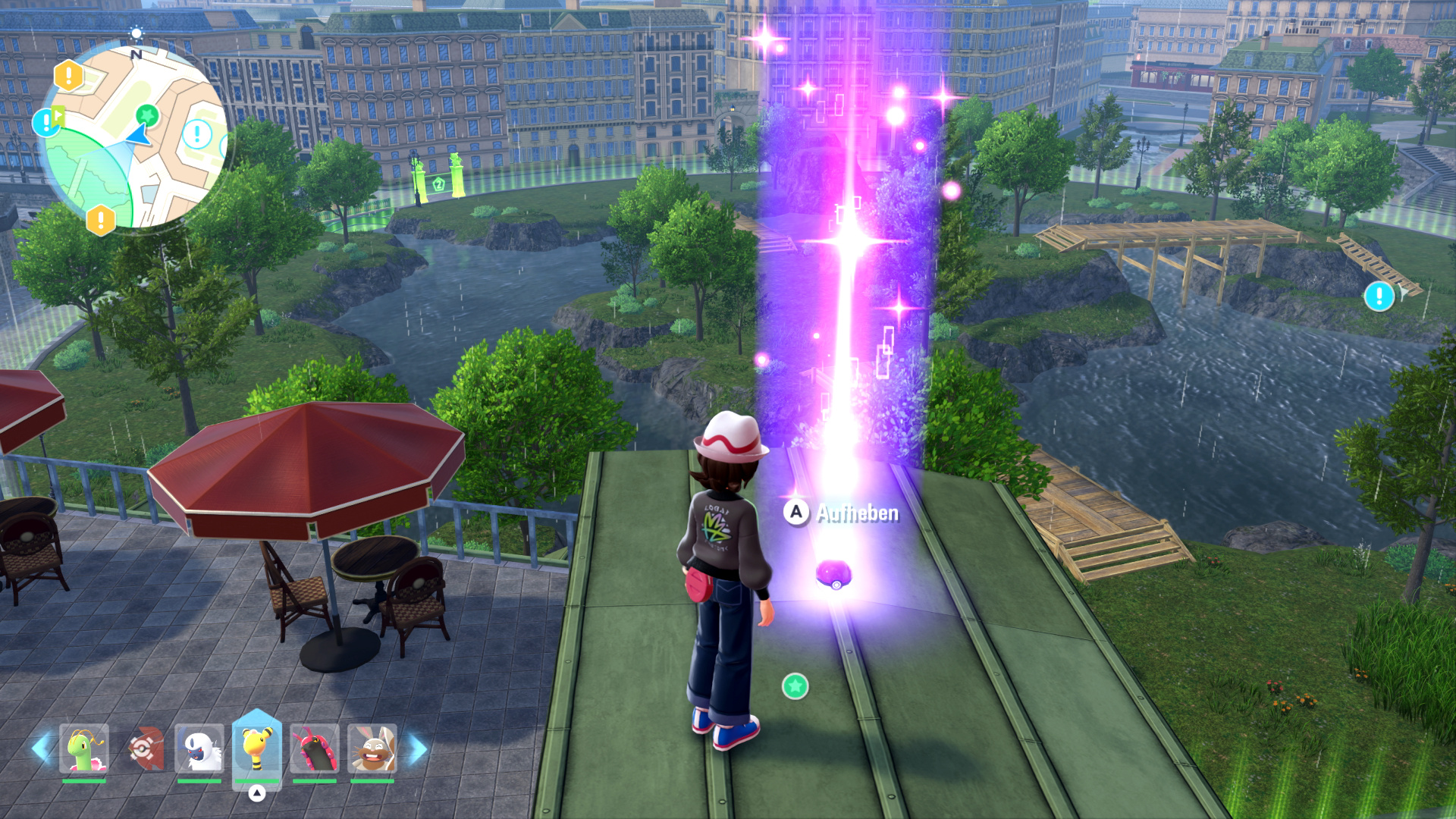Pick the Diggersby party slot
Image resolution: width=1456 pixels, height=819 pixels.
coord(372,749)
